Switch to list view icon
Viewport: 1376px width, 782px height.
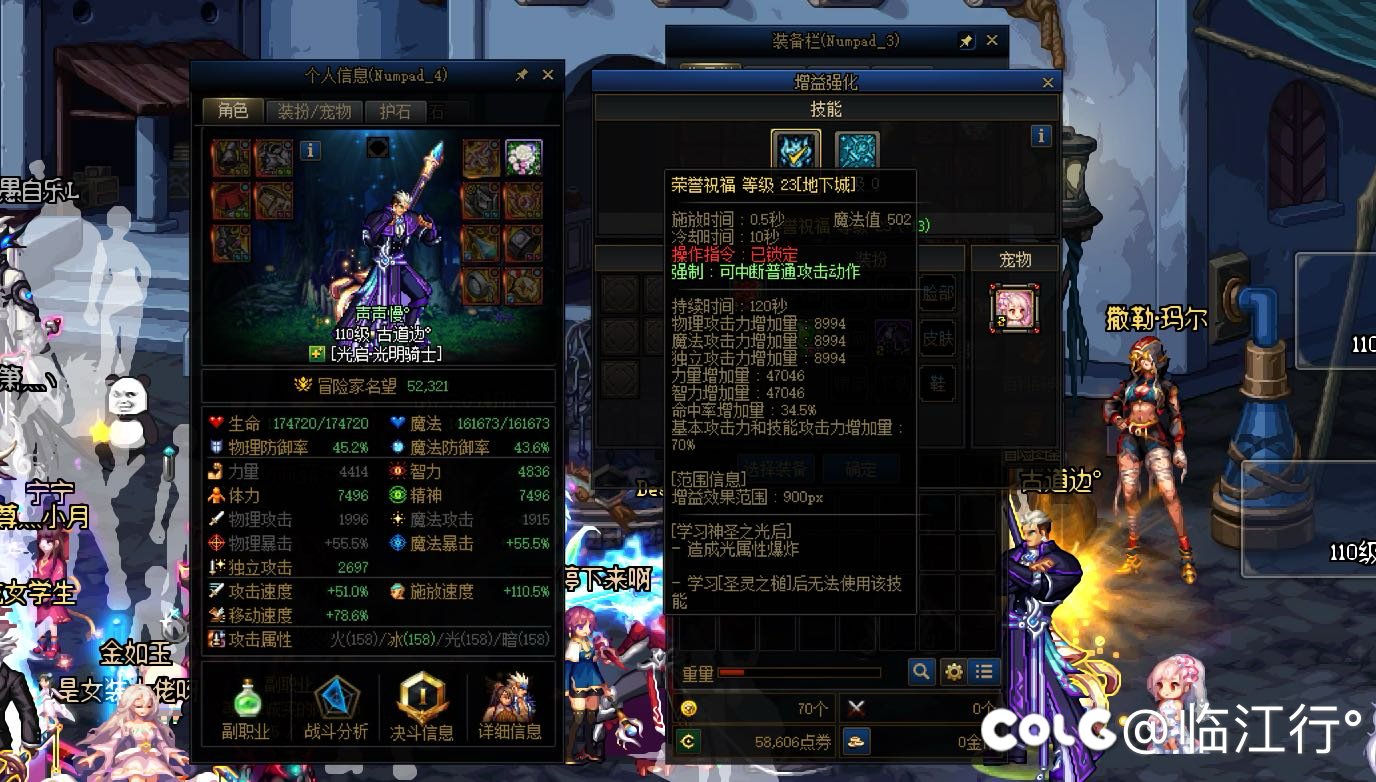coord(983,672)
